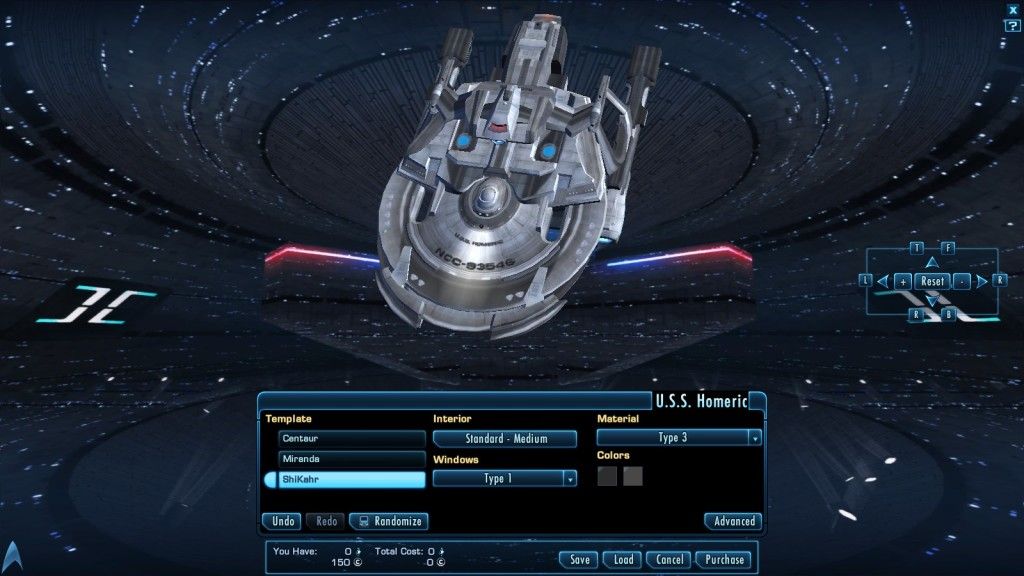Cancel the ship customization
The width and height of the screenshot is (1024, 576).
pos(669,560)
